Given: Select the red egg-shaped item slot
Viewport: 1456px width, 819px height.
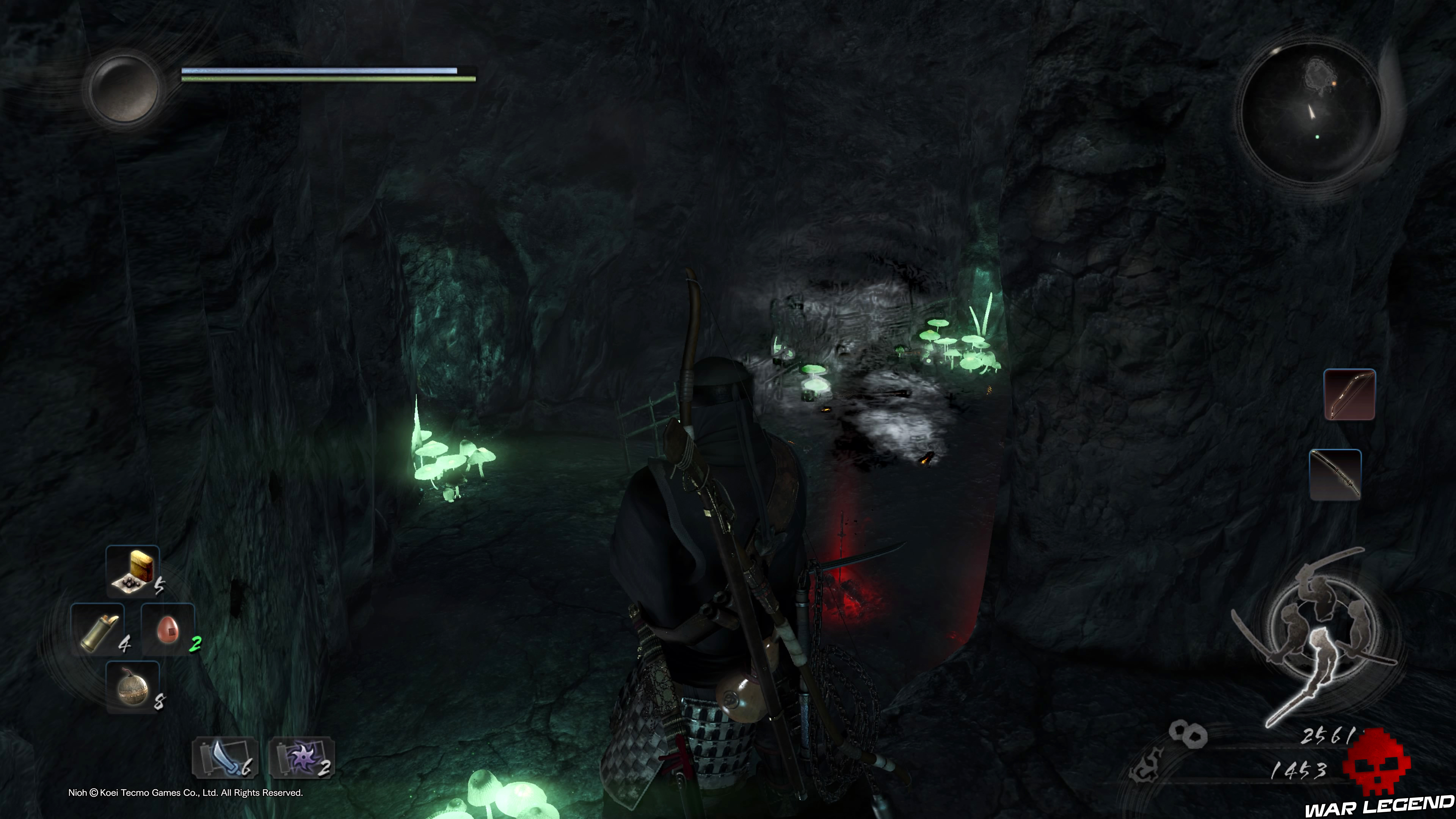Looking at the screenshot, I should pyautogui.click(x=168, y=629).
